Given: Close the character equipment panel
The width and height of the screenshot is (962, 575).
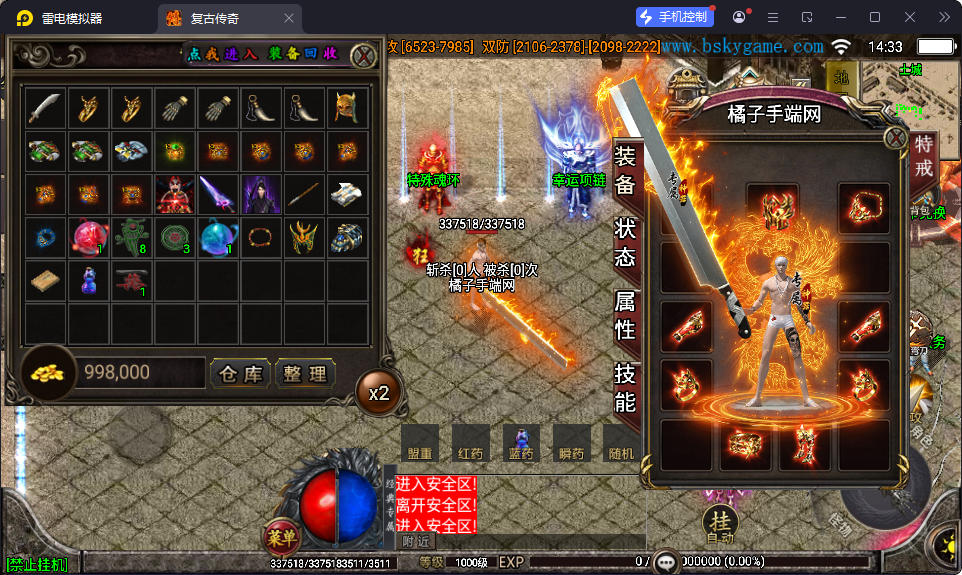Looking at the screenshot, I should click(x=896, y=139).
